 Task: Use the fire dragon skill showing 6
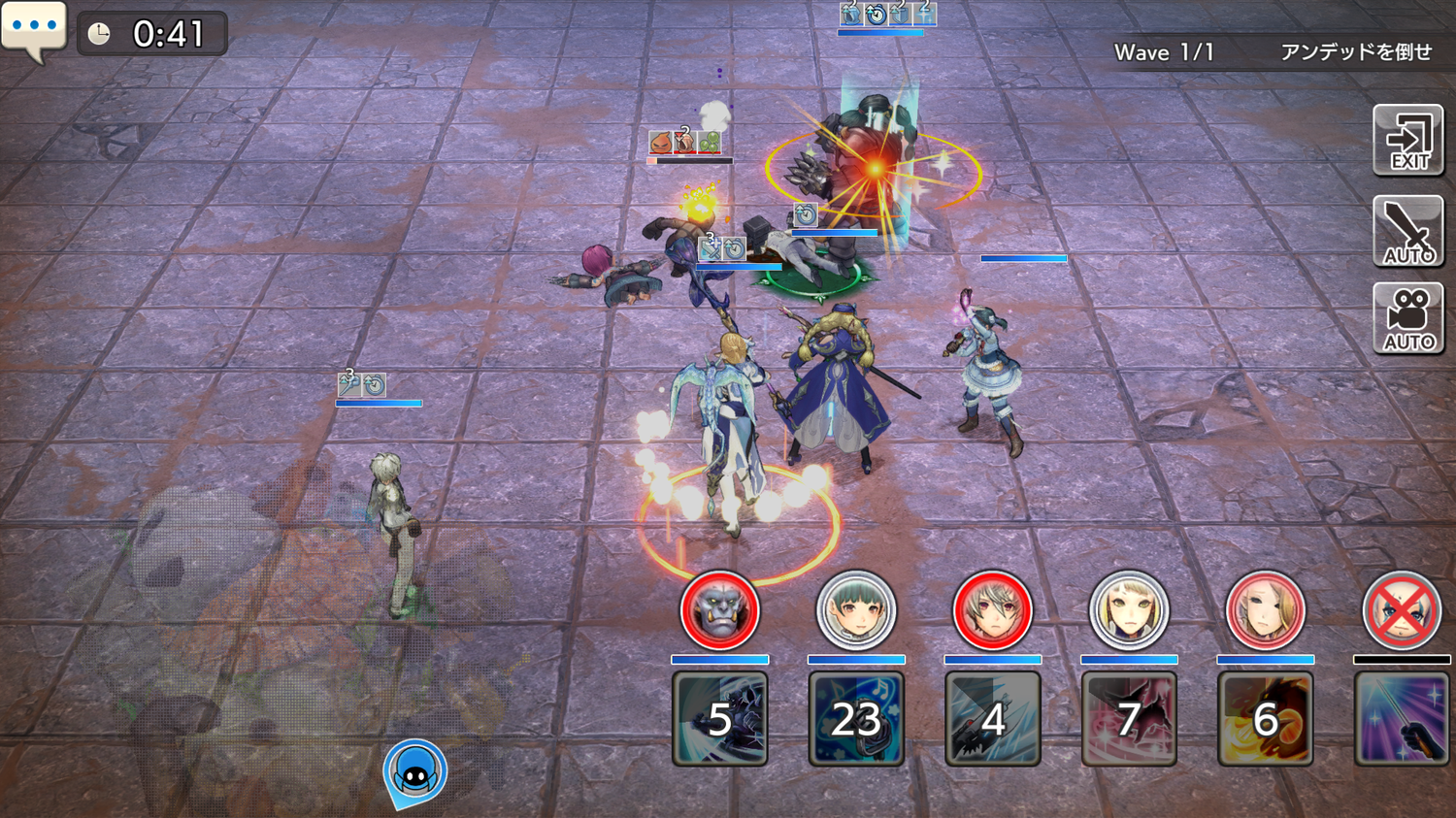(x=1265, y=719)
